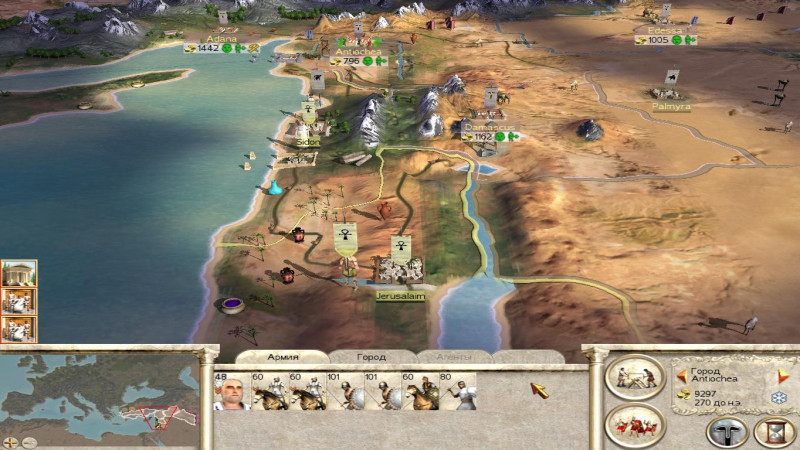Open the Город tab
Image resolution: width=800 pixels, height=450 pixels.
coord(371,357)
